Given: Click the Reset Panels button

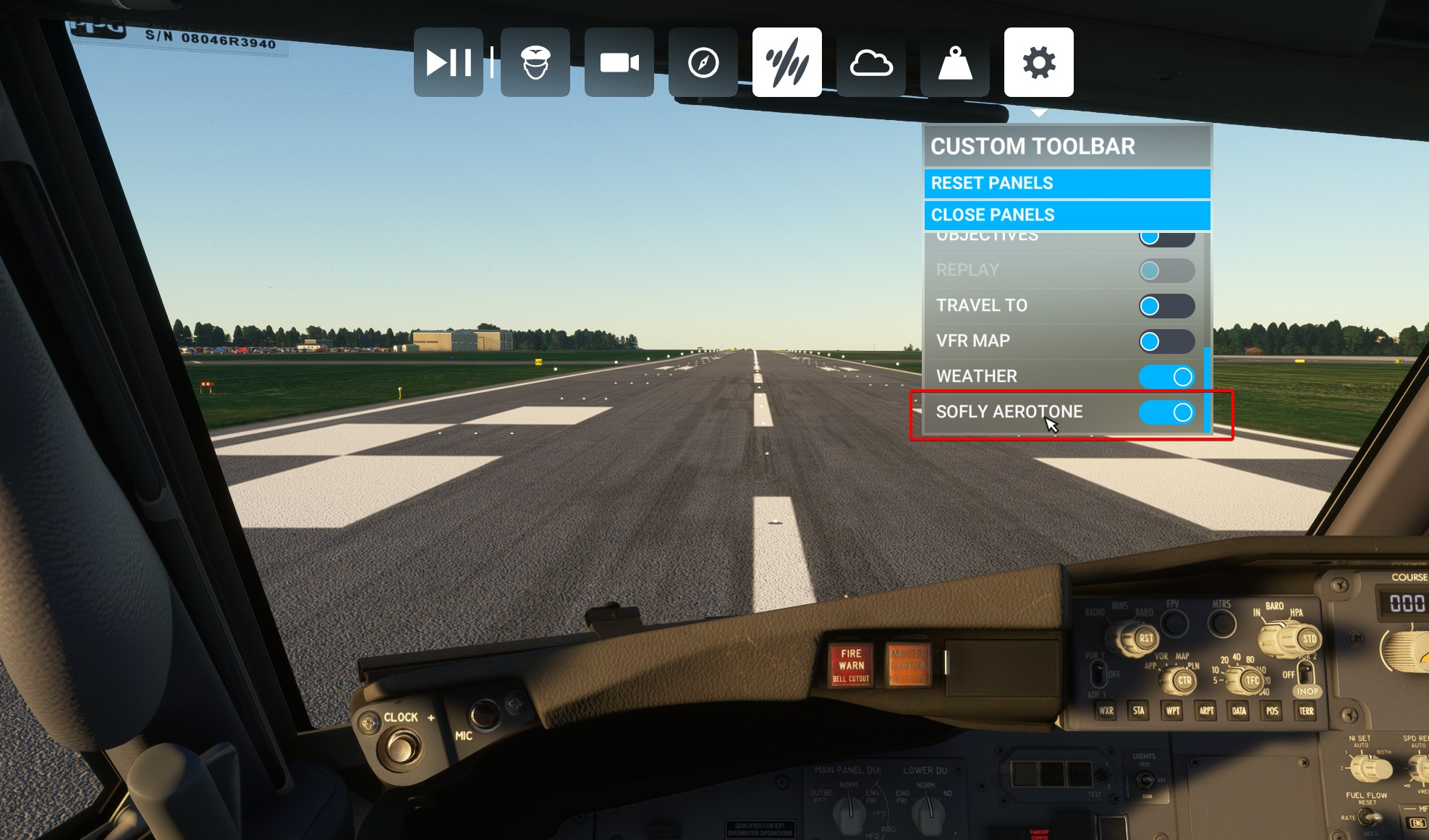Looking at the screenshot, I should tap(1067, 183).
